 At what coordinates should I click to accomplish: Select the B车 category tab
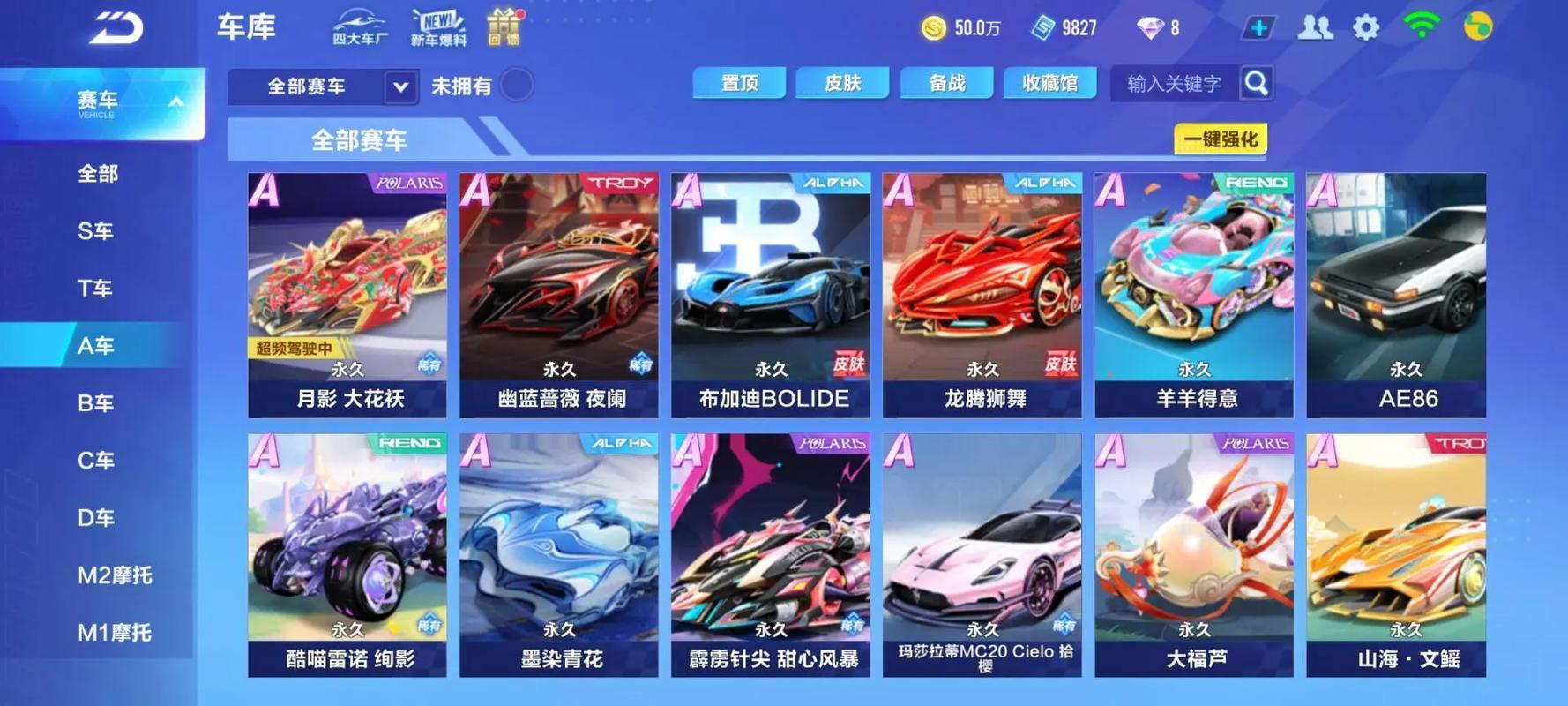click(97, 402)
